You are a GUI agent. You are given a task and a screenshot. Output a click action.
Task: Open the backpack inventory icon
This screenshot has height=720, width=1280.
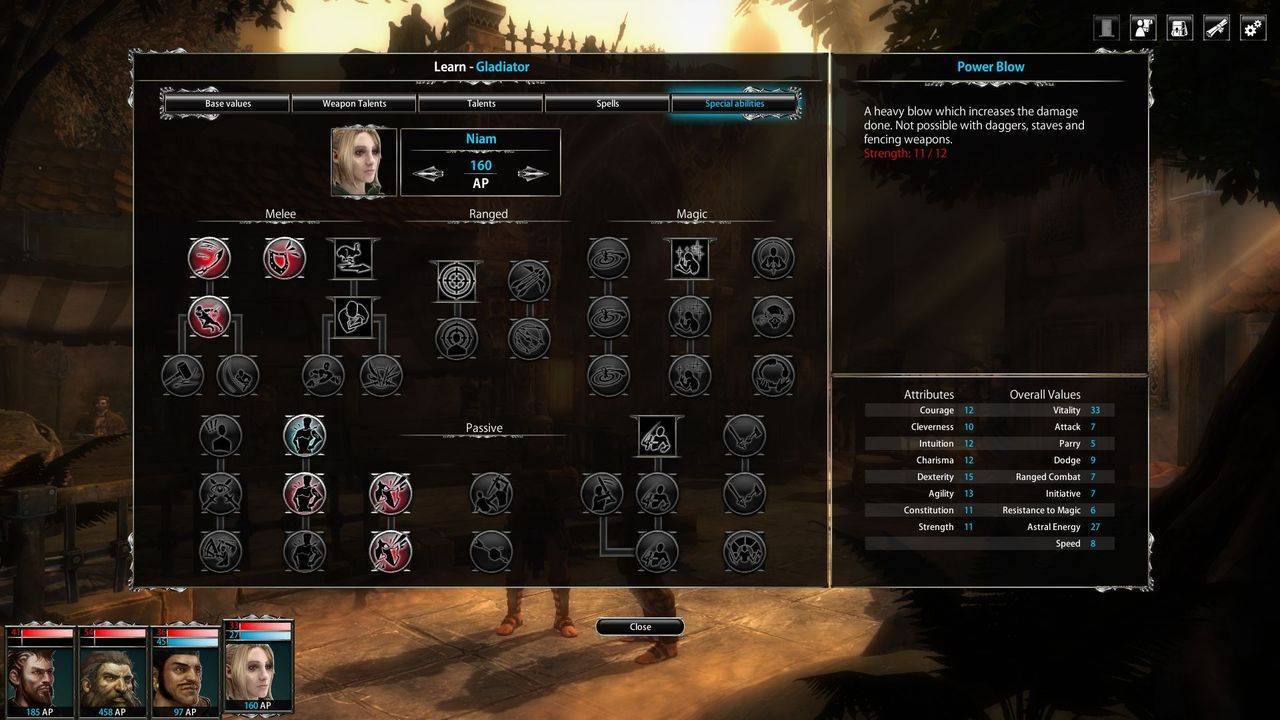[1180, 28]
